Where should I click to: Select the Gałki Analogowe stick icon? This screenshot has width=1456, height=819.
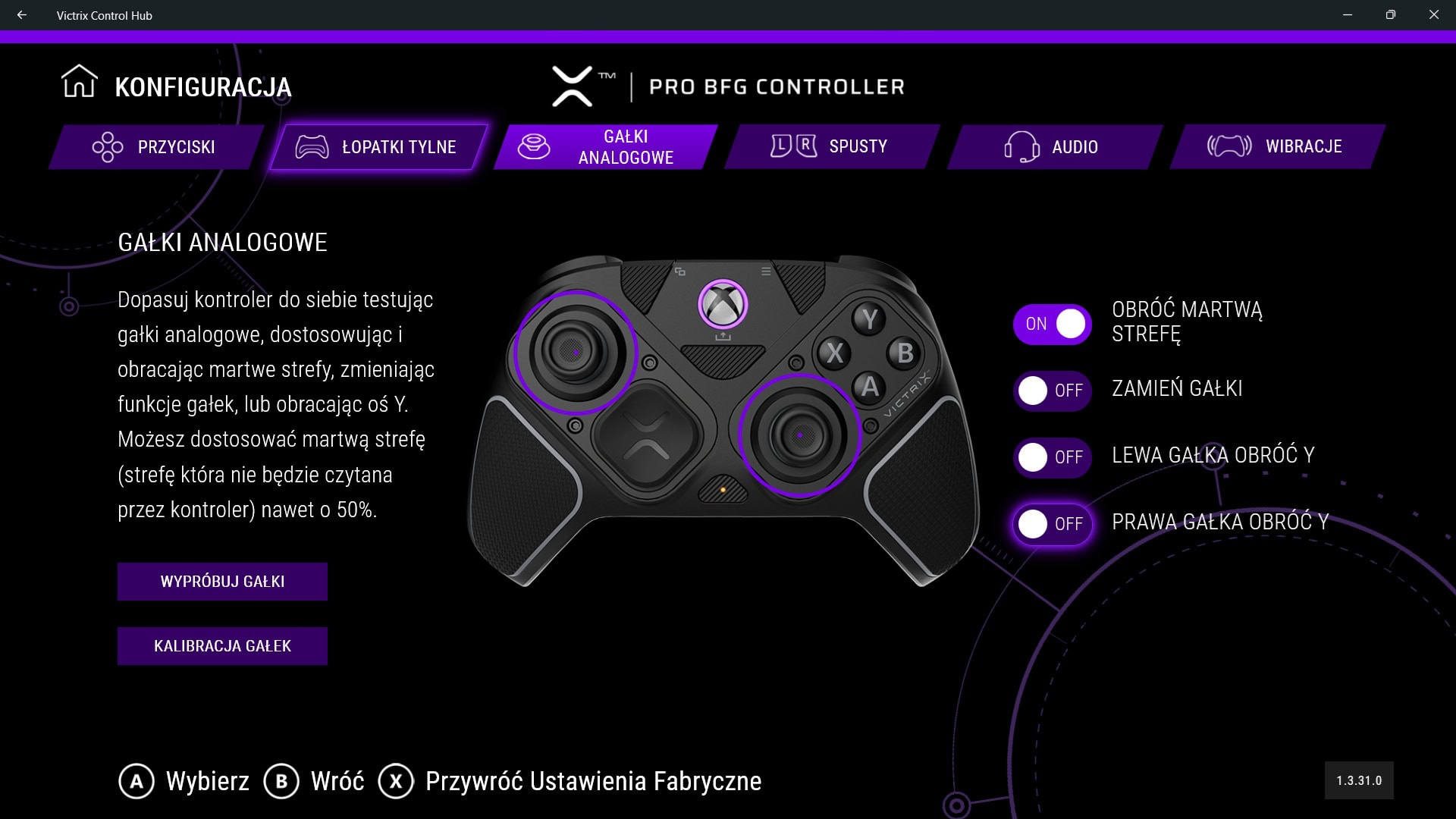coord(535,147)
